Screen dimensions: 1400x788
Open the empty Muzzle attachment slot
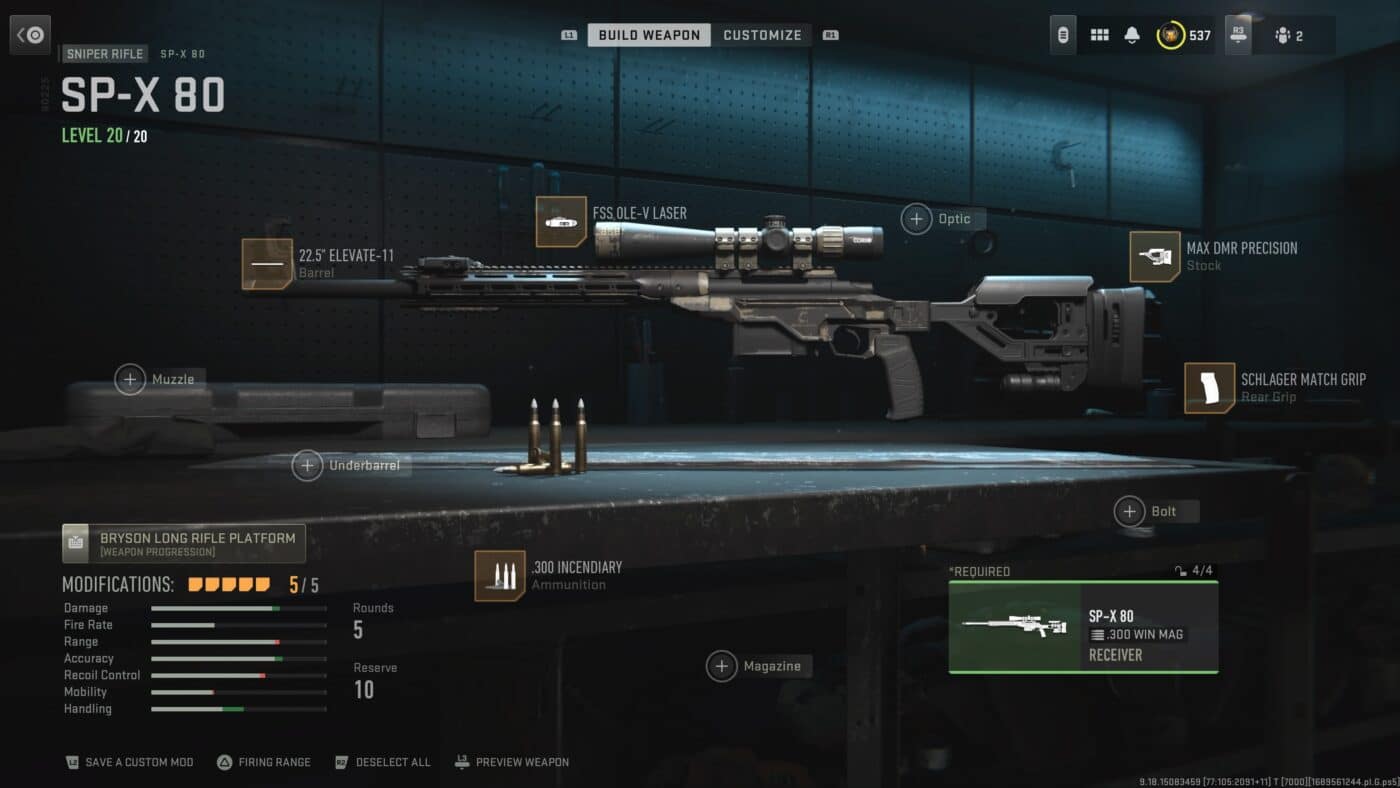[129, 379]
